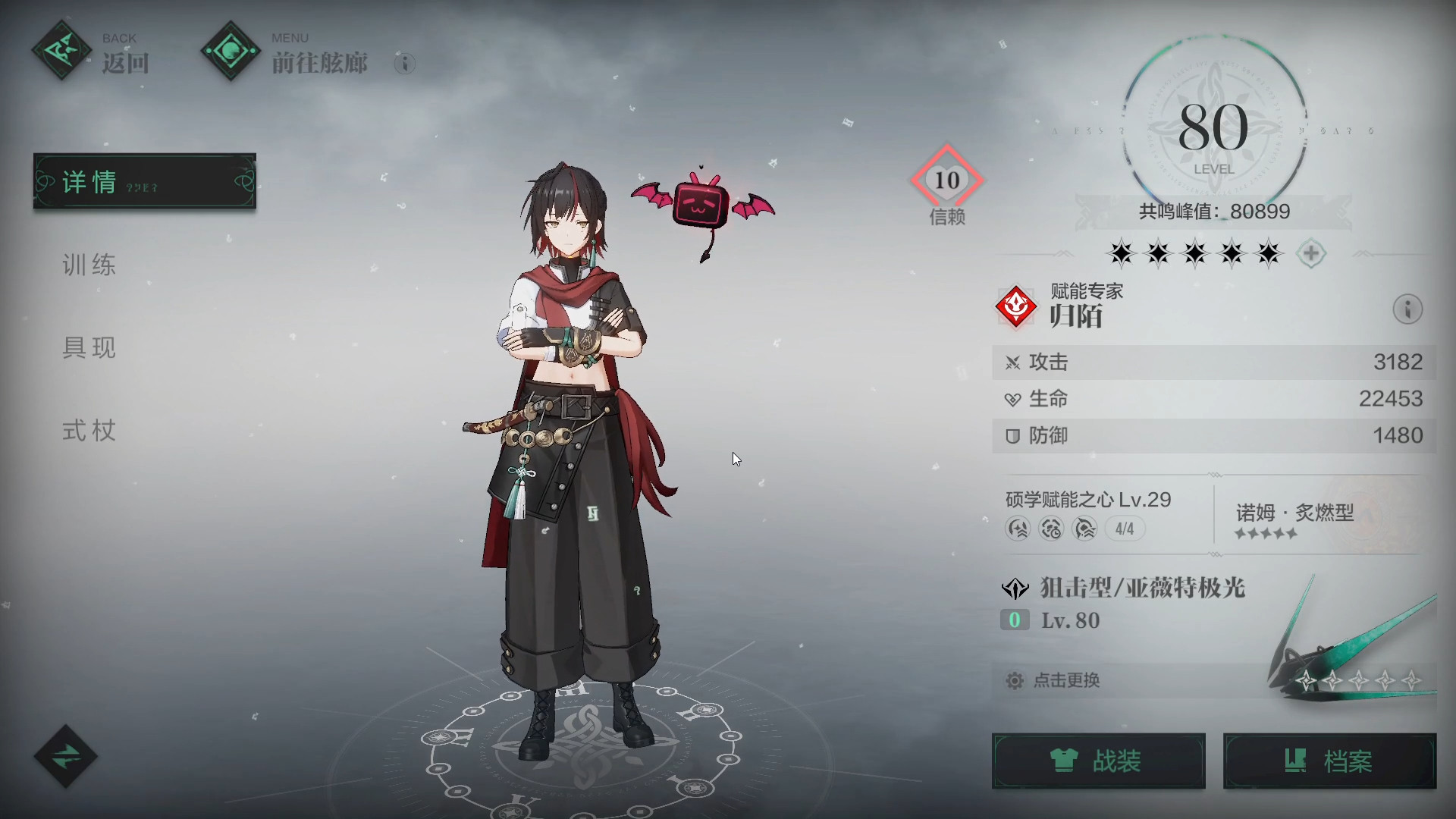Go back with the 返回 button
Screen dimensions: 1456x819
(x=92, y=53)
